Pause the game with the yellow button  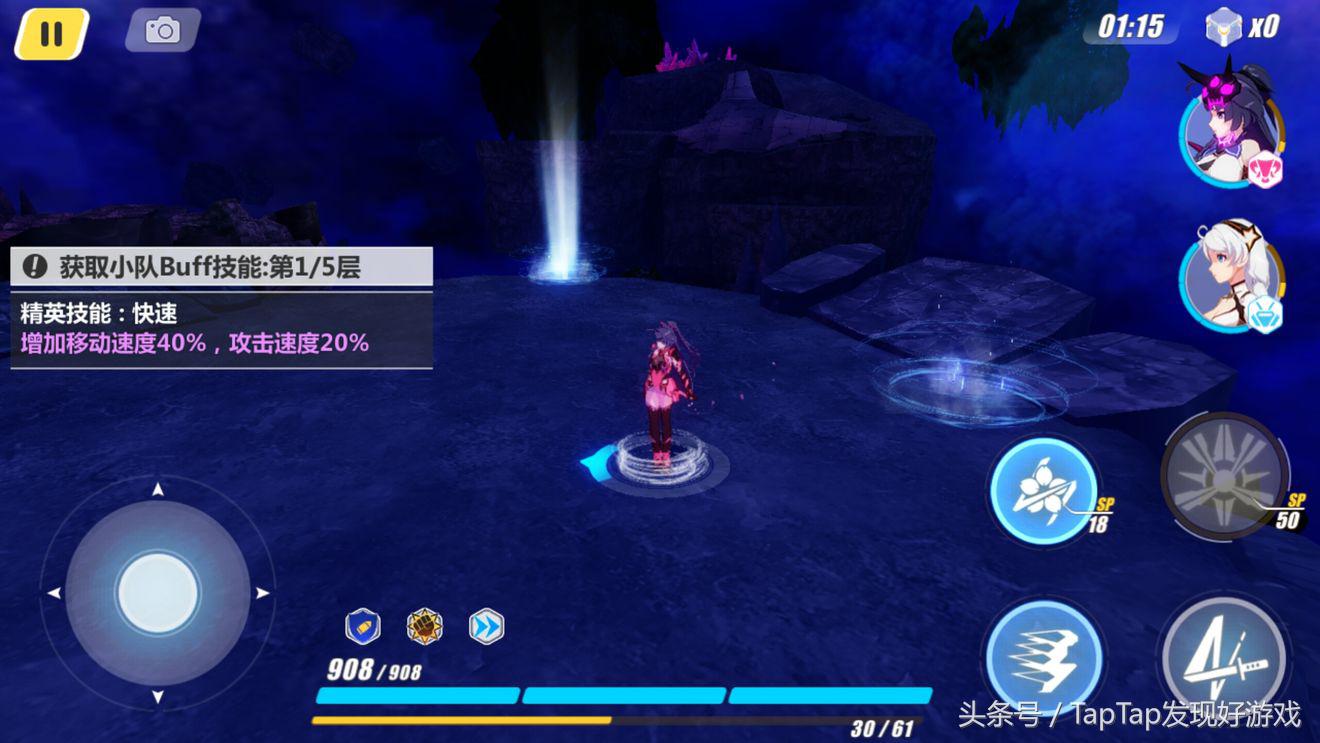(51, 34)
